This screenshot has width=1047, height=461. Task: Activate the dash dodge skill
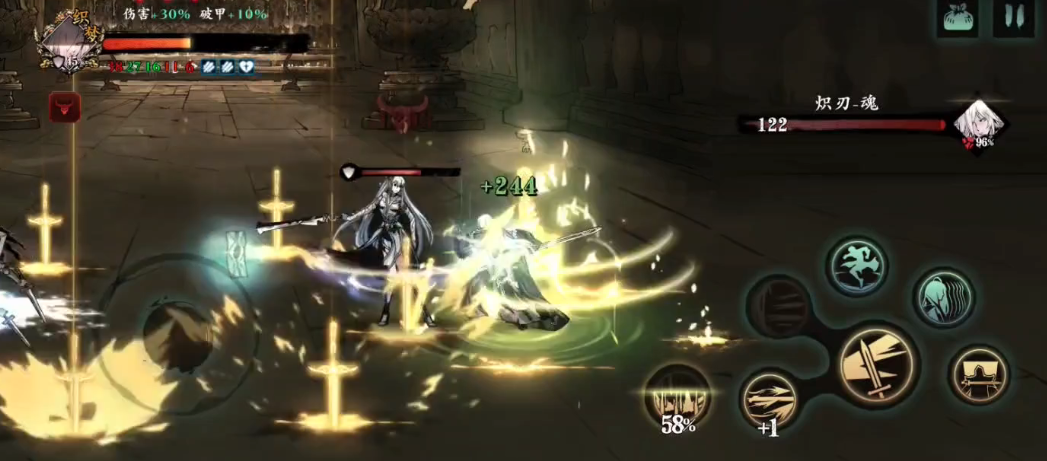[x=858, y=265]
